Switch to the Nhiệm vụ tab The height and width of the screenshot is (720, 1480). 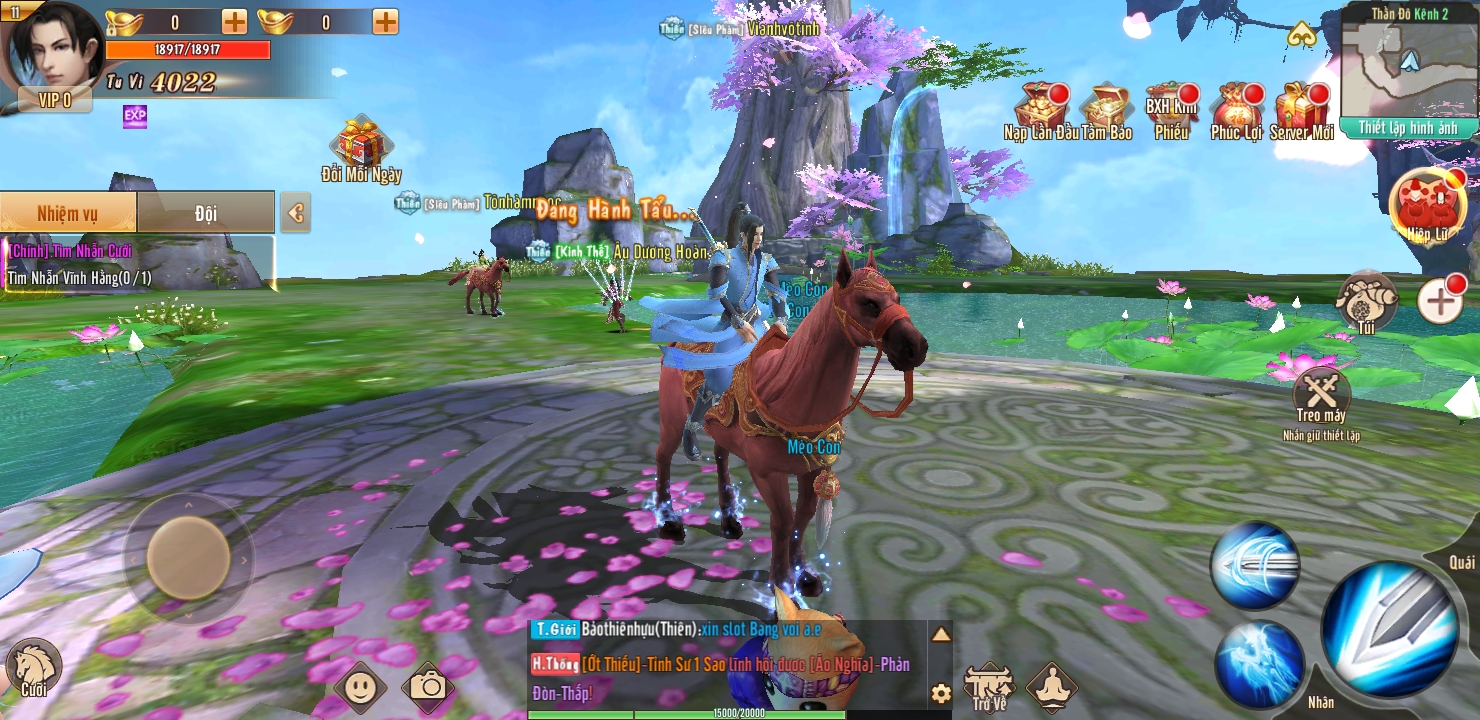click(x=69, y=212)
